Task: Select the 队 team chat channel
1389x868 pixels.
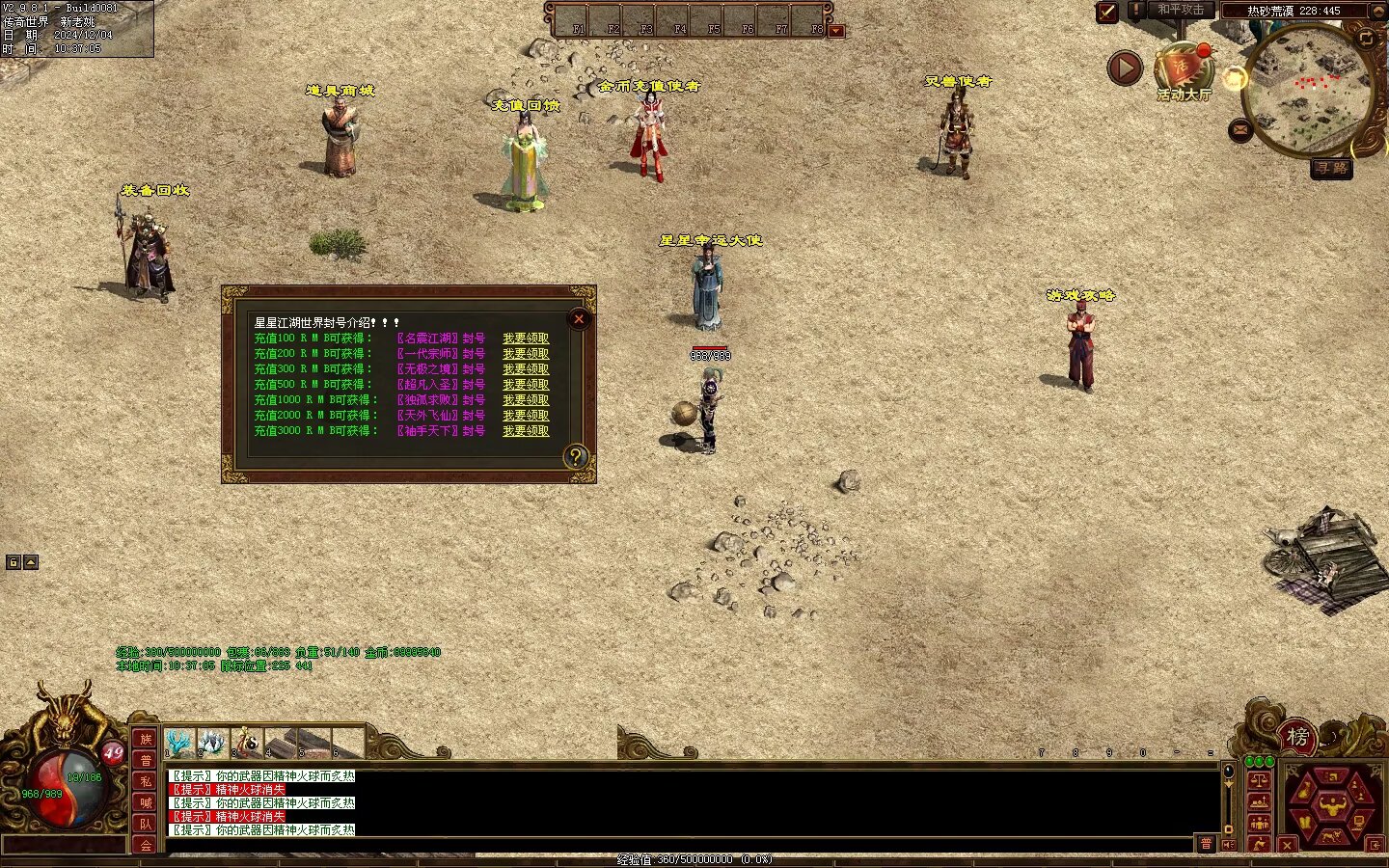Action: [146, 824]
